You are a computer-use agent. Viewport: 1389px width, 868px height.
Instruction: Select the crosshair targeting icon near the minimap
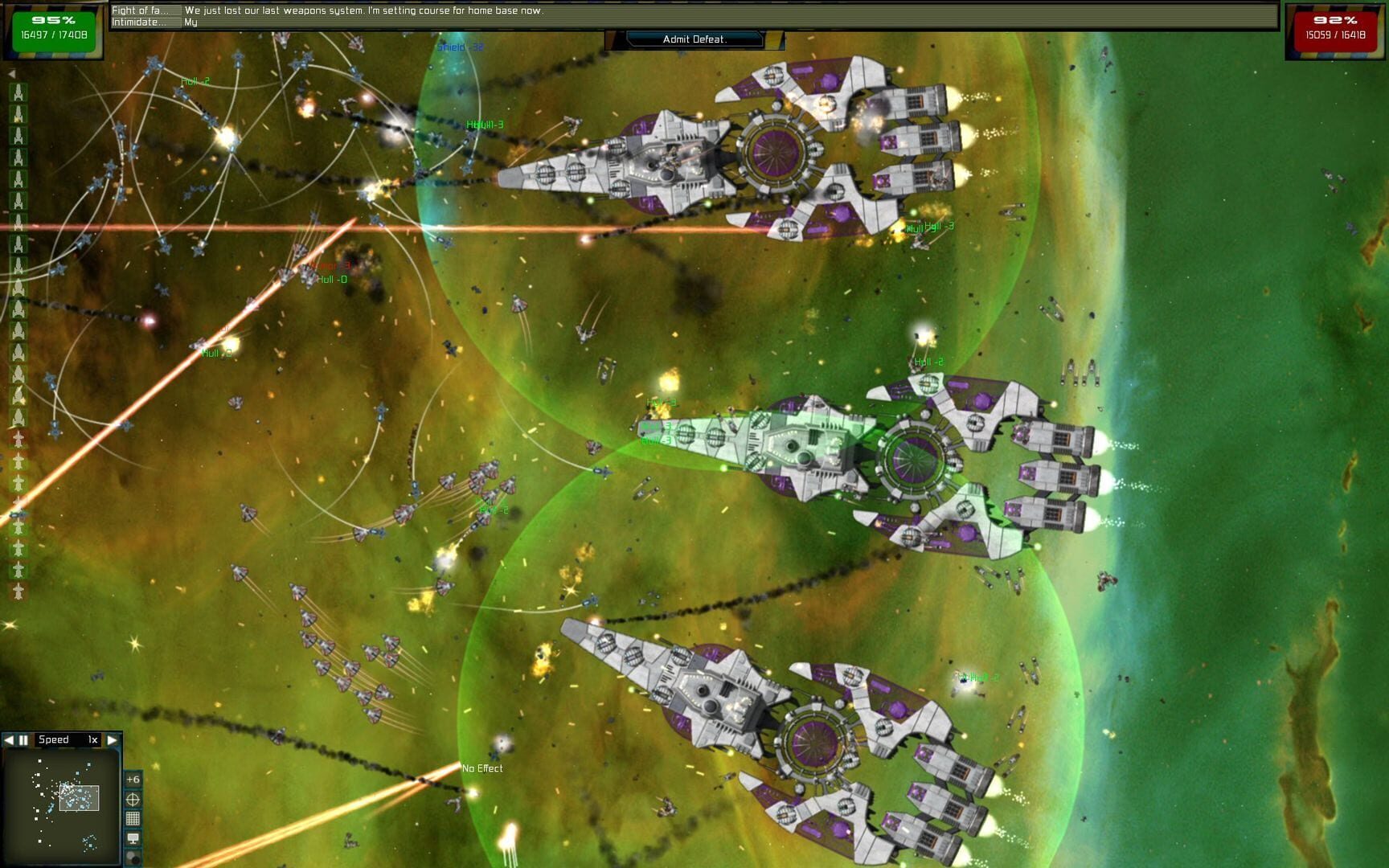click(133, 800)
